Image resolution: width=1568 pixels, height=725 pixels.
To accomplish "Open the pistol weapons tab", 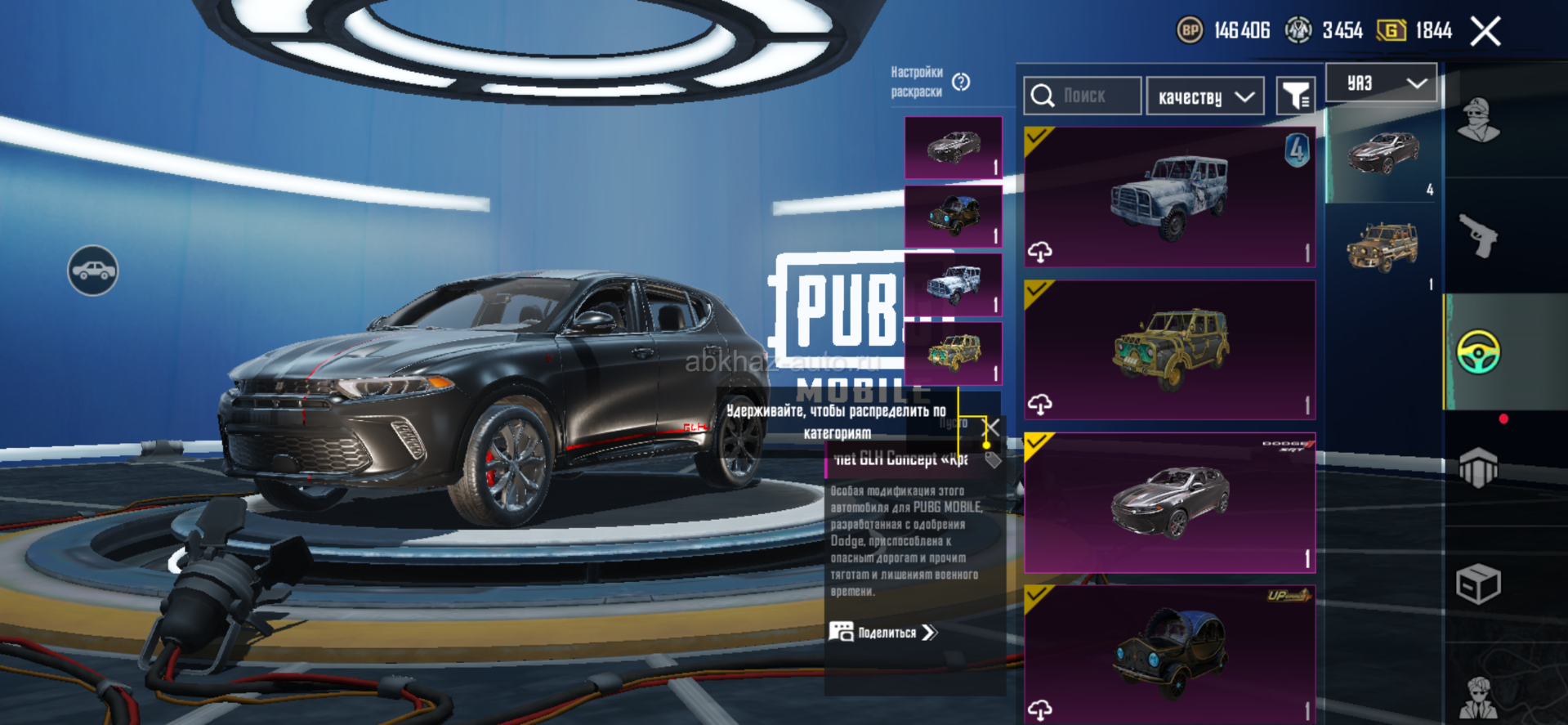I will coord(1478,235).
